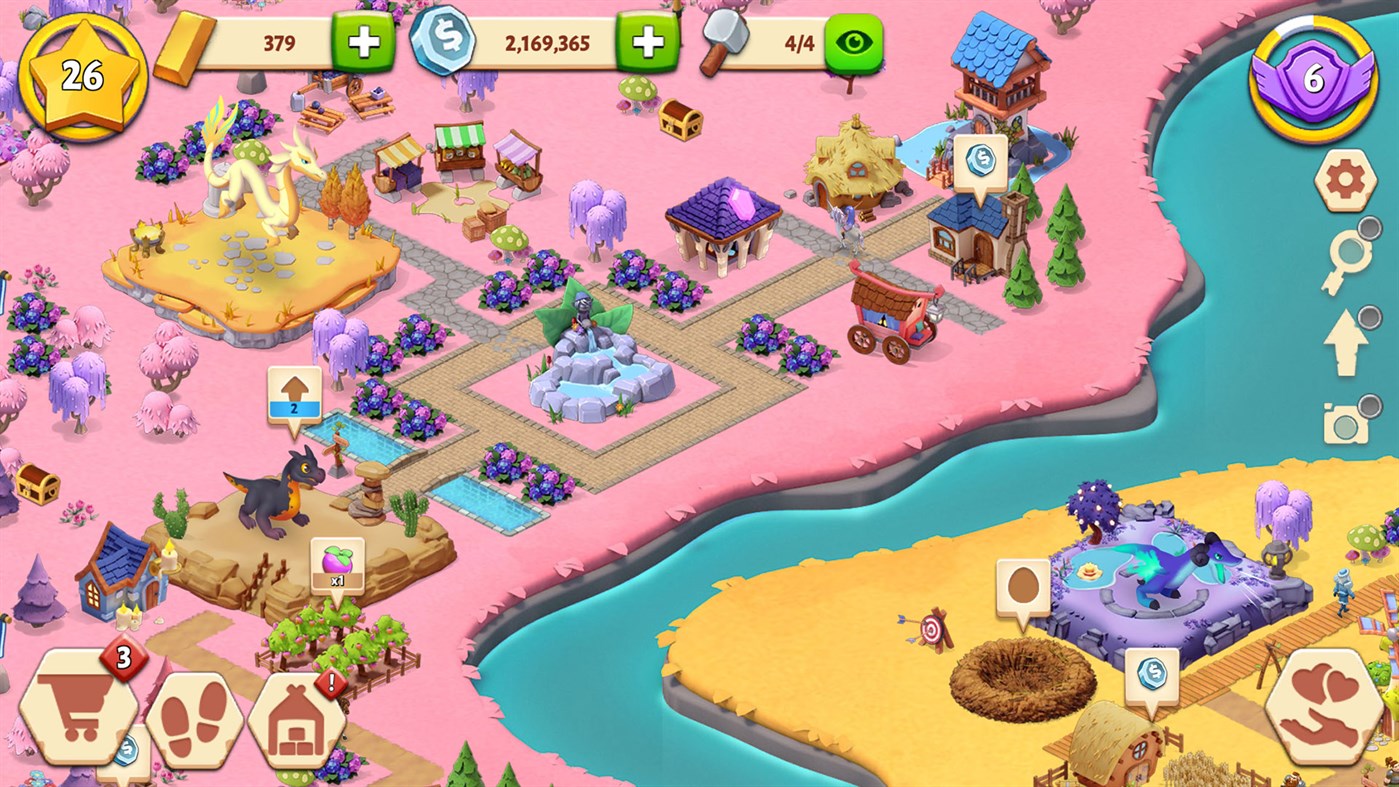Image resolution: width=1399 pixels, height=787 pixels.
Task: Click the green plus to buy gold bars
Action: click(x=362, y=43)
